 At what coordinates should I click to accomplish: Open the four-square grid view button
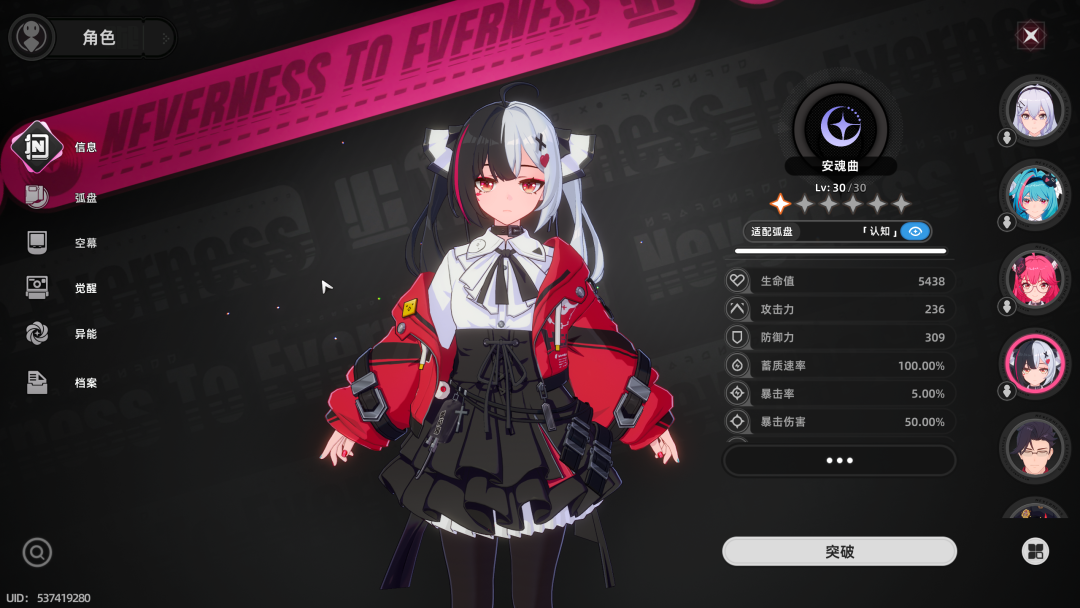point(1034,551)
